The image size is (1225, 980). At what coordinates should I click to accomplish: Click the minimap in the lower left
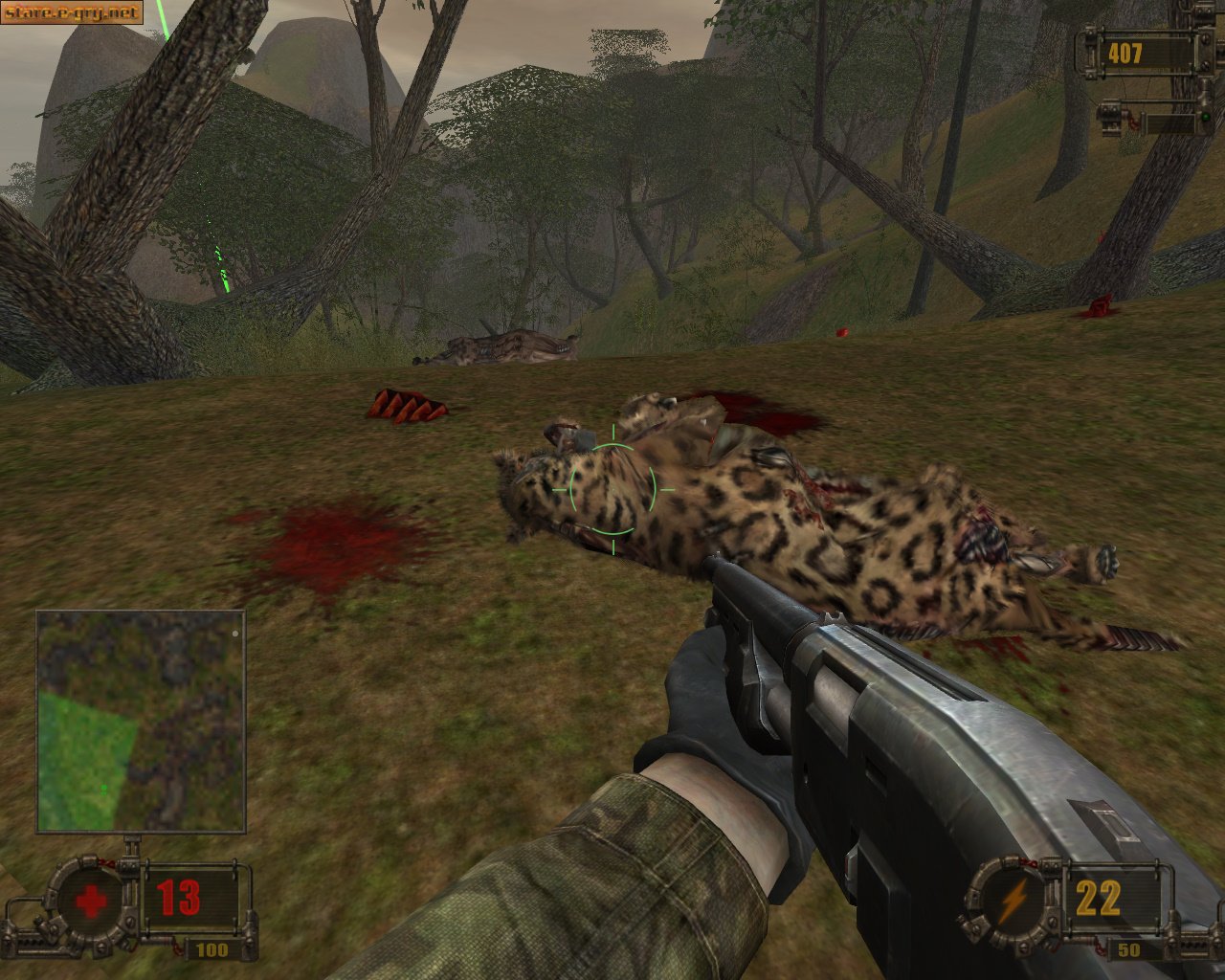click(x=141, y=722)
